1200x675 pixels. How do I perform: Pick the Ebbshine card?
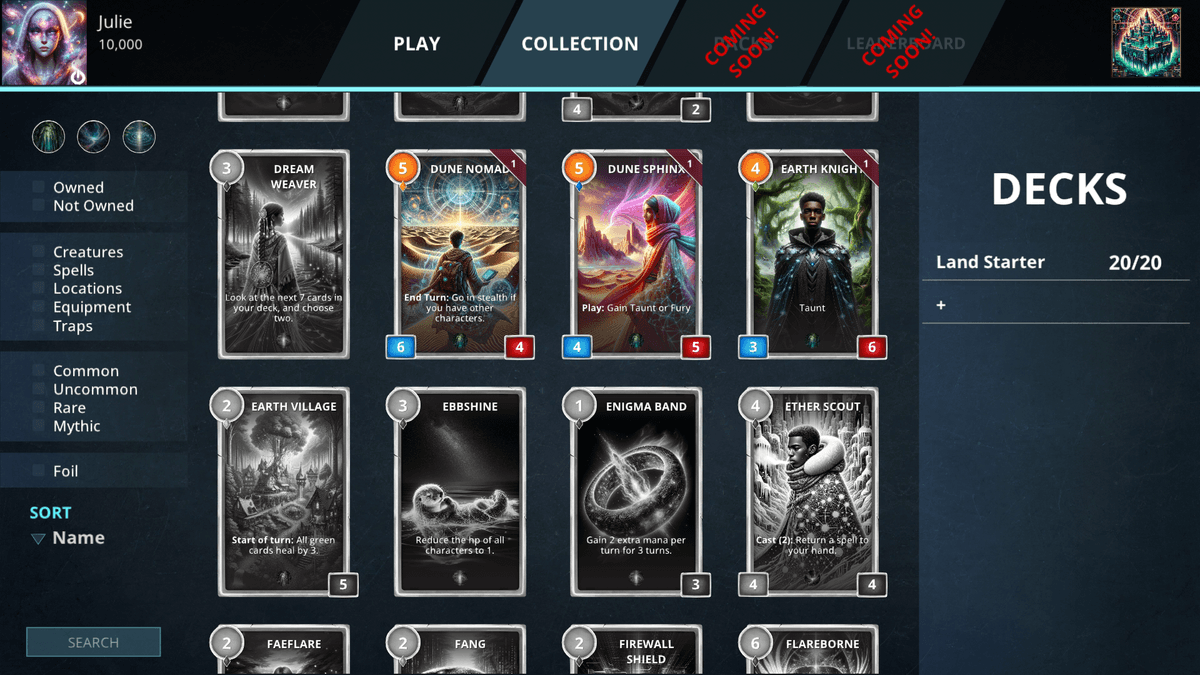459,492
